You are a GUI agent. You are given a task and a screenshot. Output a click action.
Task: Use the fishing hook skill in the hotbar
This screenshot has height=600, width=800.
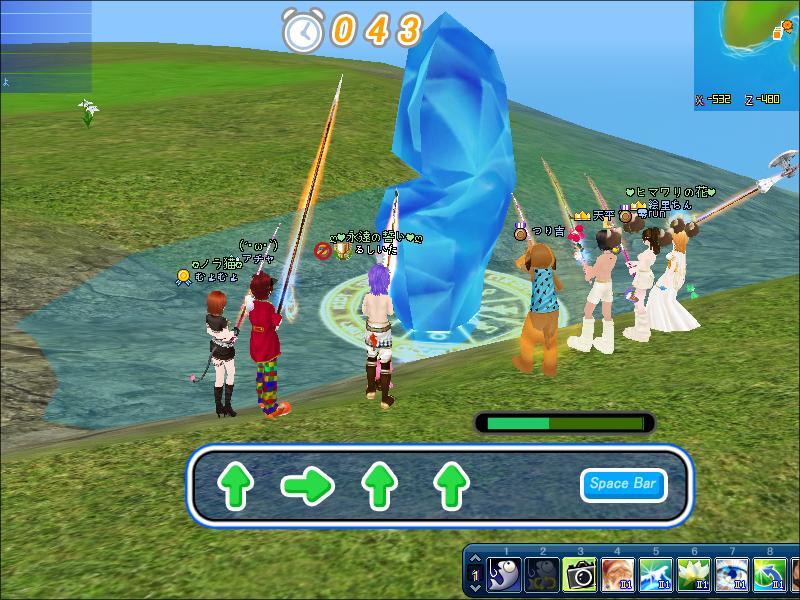click(503, 575)
